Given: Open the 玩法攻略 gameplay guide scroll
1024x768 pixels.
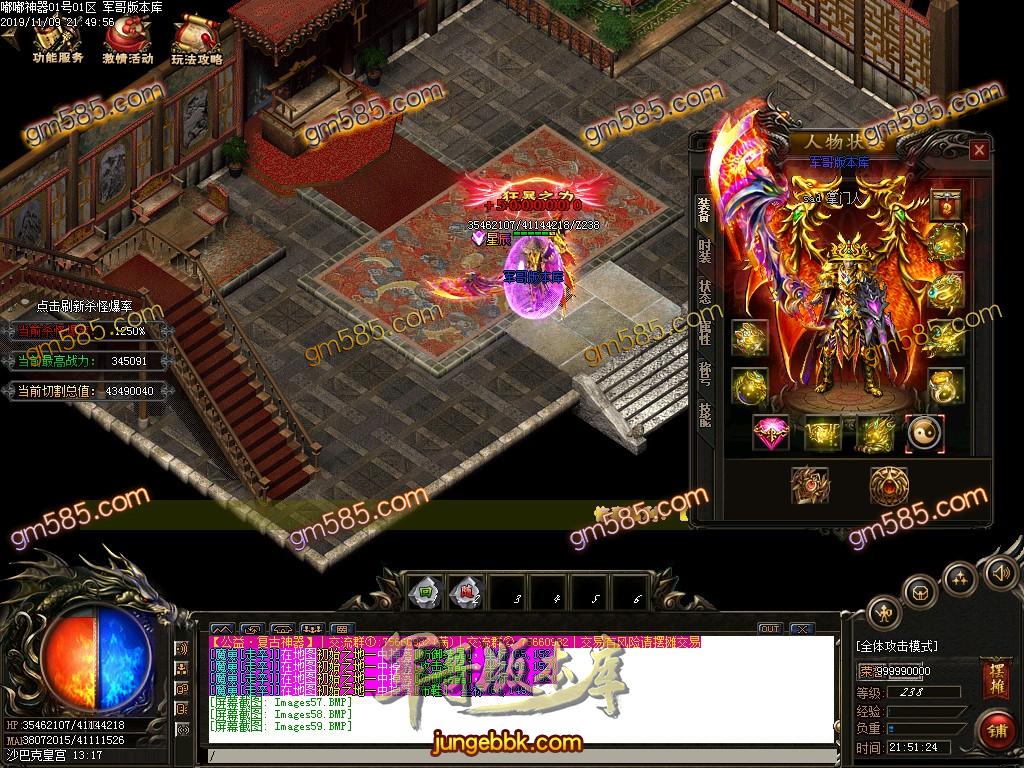Looking at the screenshot, I should tap(196, 43).
